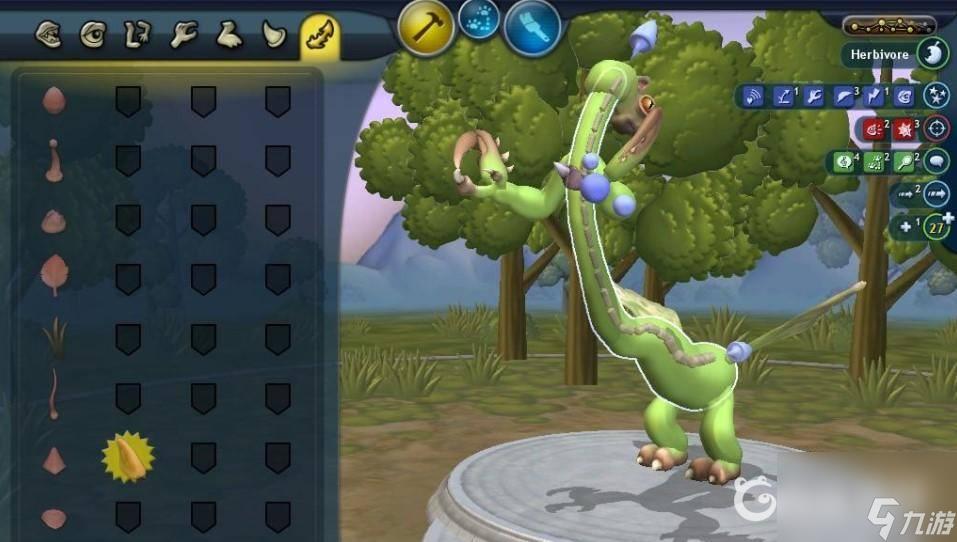The image size is (957, 542).
Task: Select the grass tuft detail part
Action: point(53,336)
